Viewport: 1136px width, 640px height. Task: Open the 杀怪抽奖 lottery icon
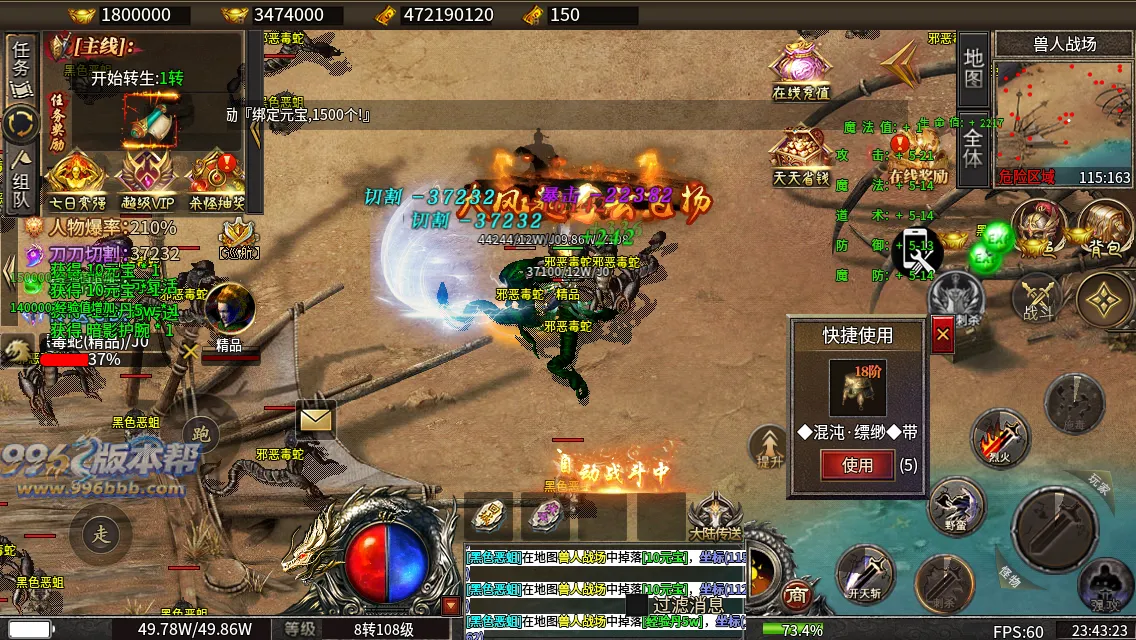point(215,182)
